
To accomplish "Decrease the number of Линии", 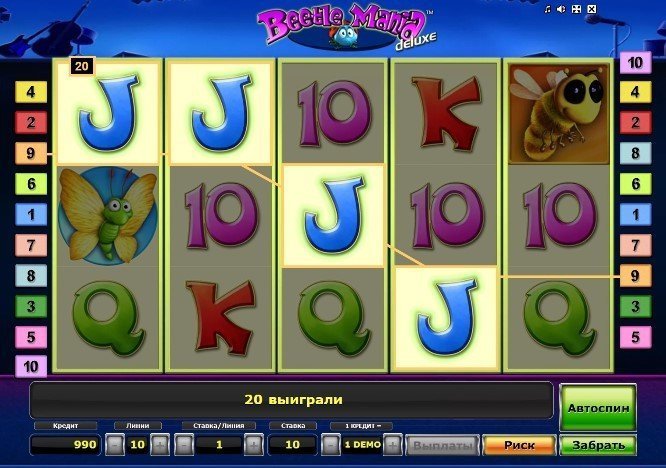I will pyautogui.click(x=116, y=445).
